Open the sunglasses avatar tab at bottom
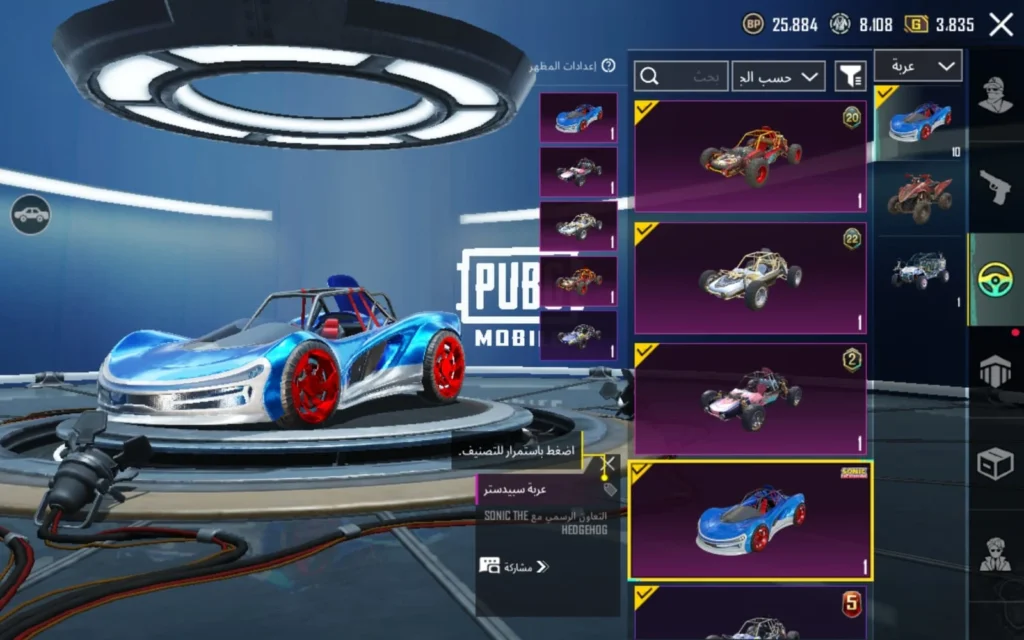The width and height of the screenshot is (1024, 640). click(995, 553)
